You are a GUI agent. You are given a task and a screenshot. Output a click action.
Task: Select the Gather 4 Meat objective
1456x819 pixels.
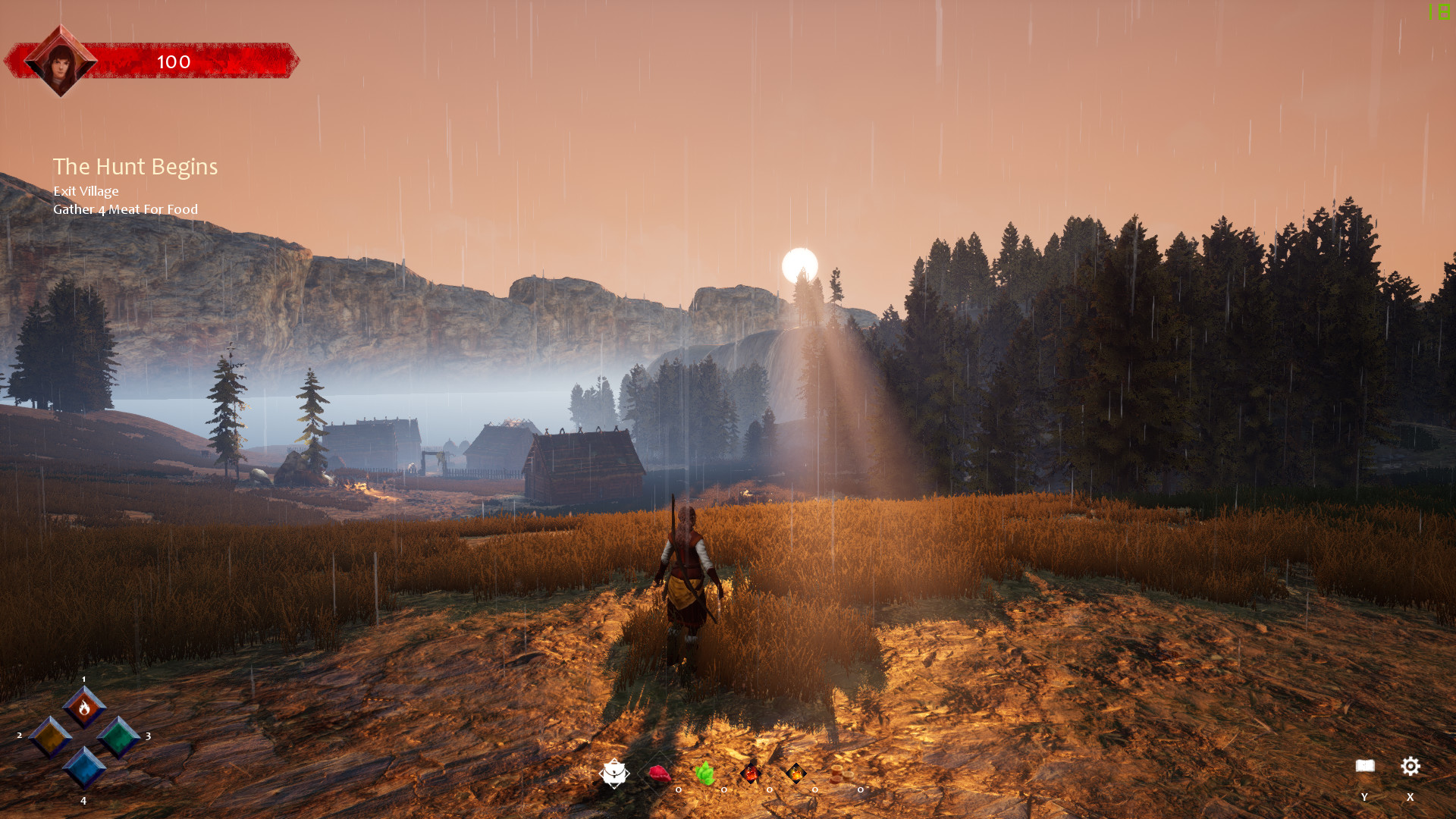click(125, 209)
